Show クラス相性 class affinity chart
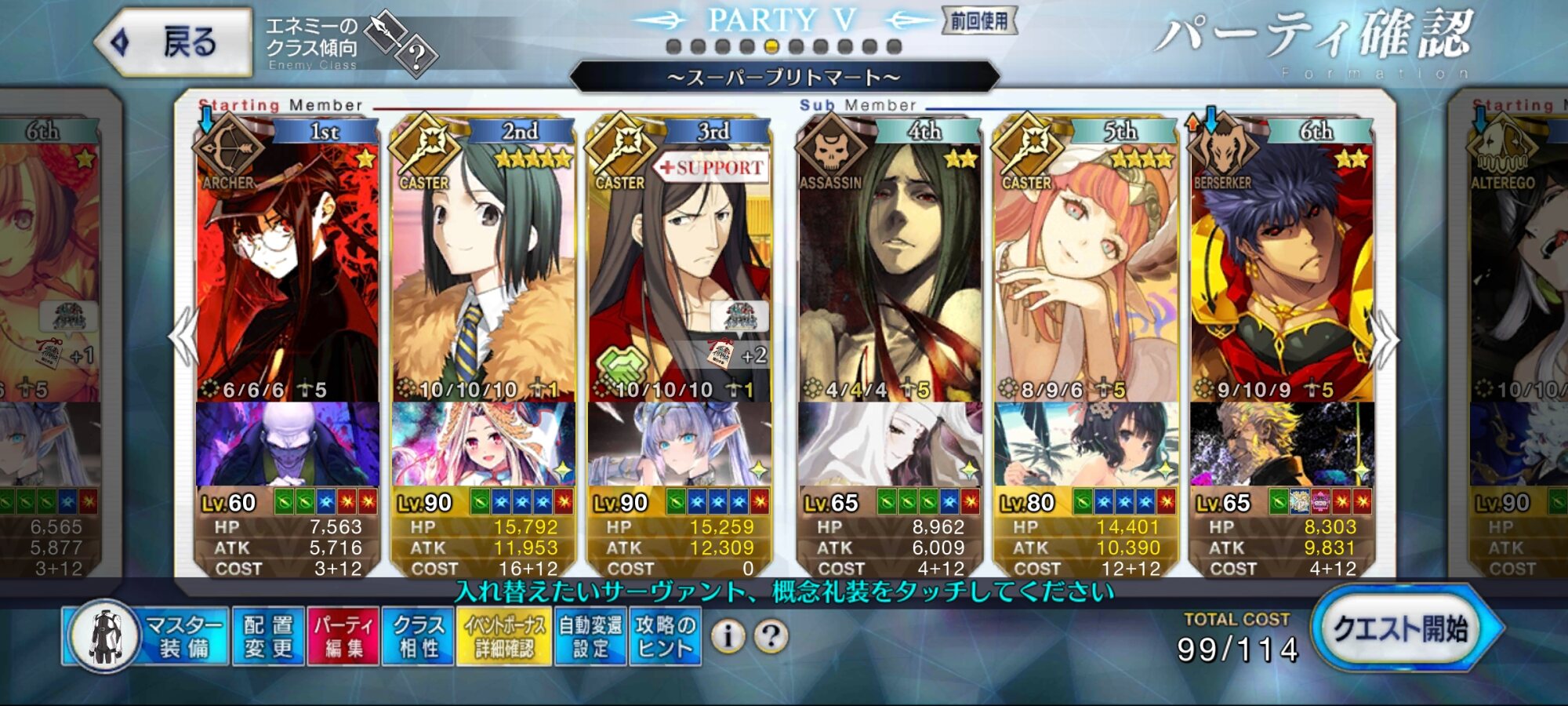Image resolution: width=1568 pixels, height=706 pixels. [418, 636]
